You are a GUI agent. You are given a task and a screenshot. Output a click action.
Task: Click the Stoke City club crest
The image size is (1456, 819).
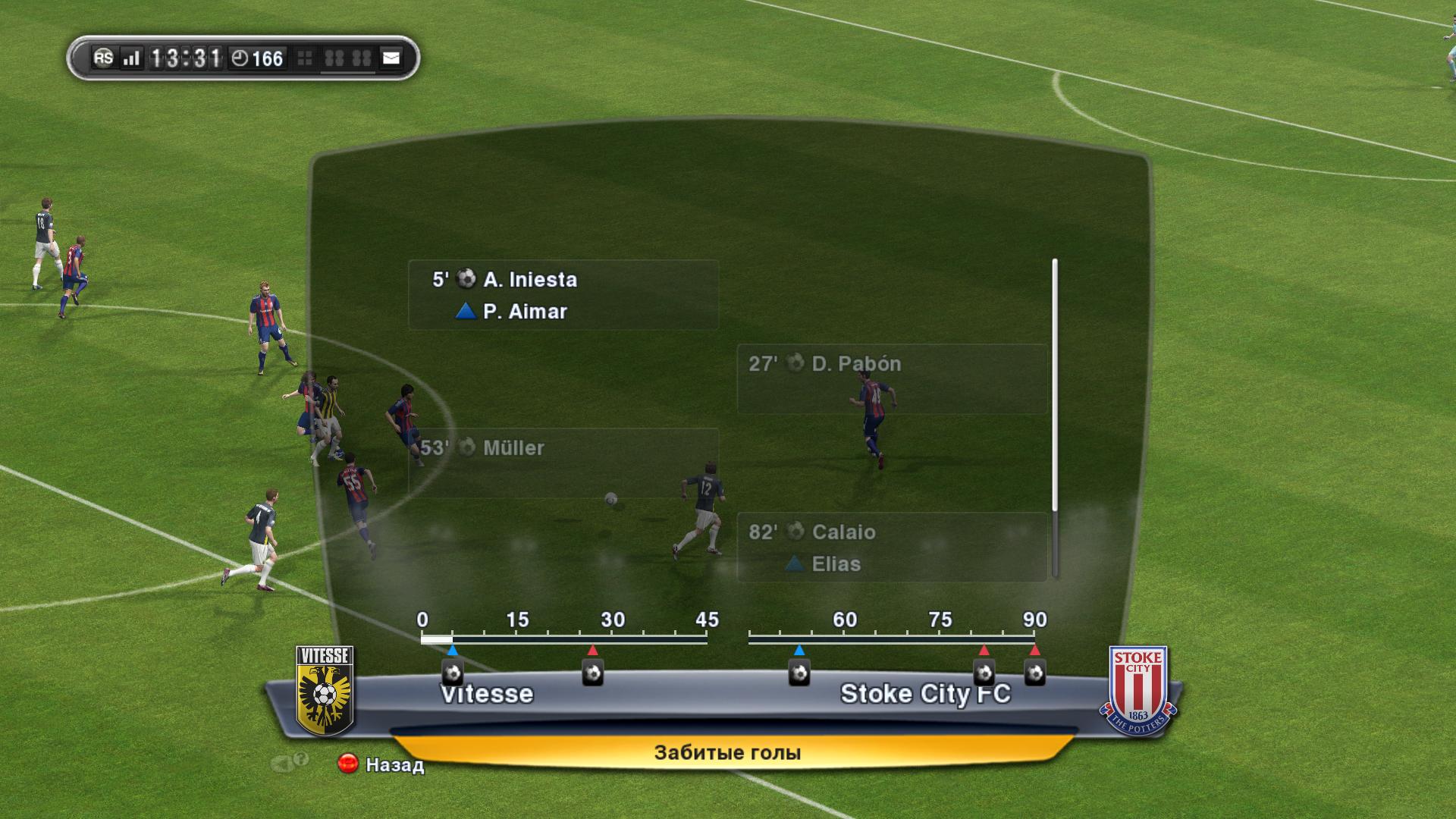(x=1137, y=690)
